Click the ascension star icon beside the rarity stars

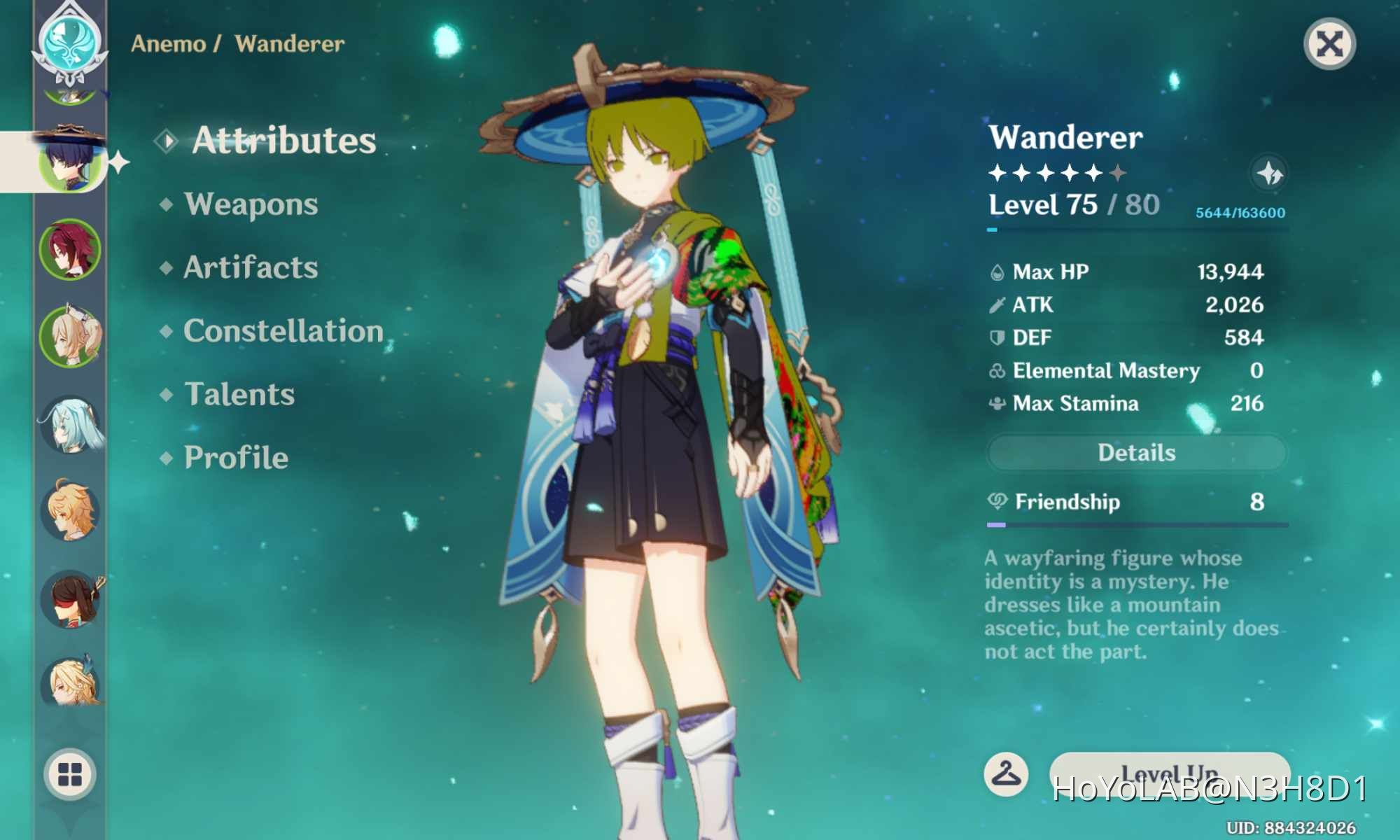(1269, 173)
